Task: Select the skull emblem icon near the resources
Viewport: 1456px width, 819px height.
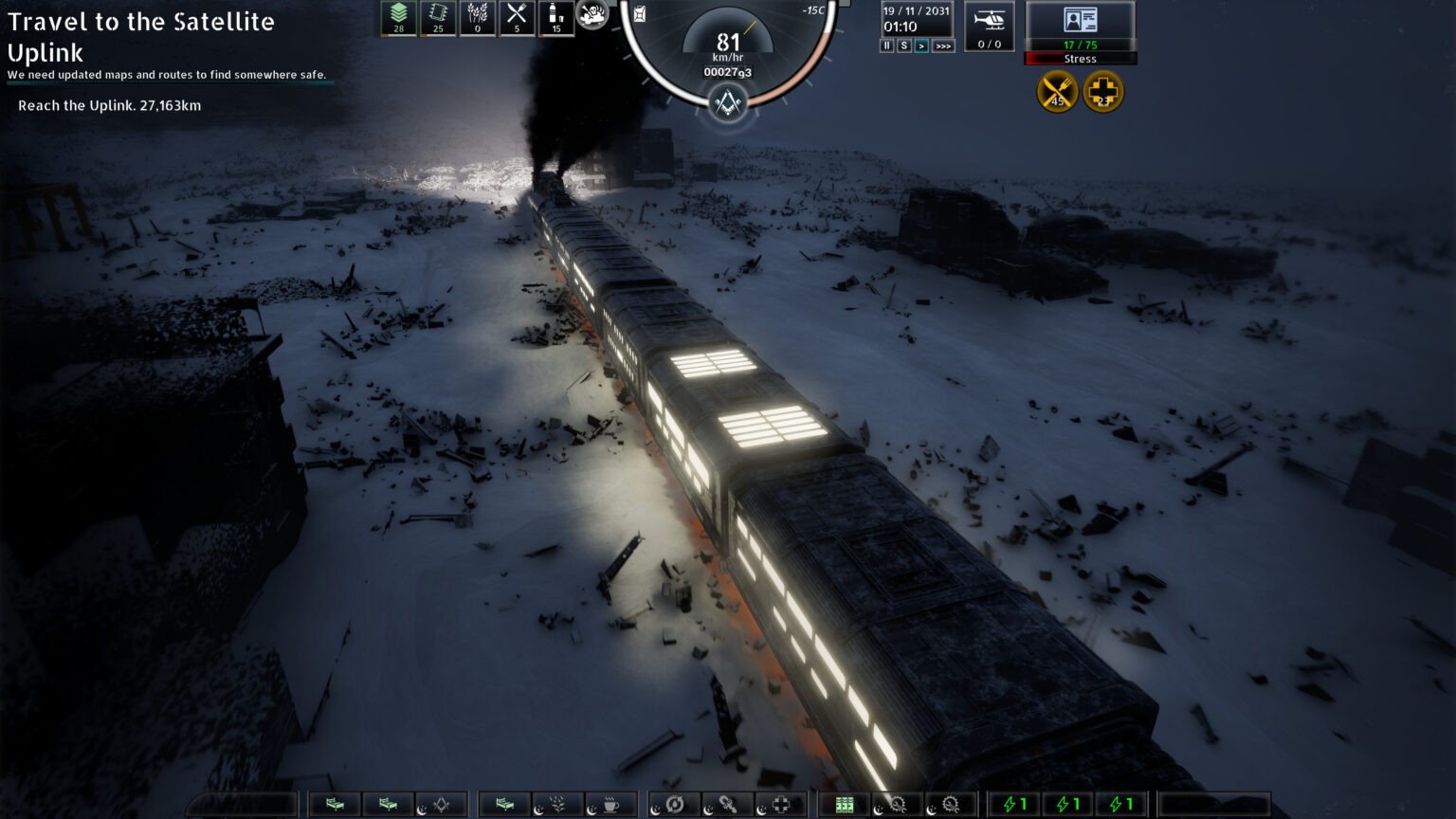Action: click(592, 14)
